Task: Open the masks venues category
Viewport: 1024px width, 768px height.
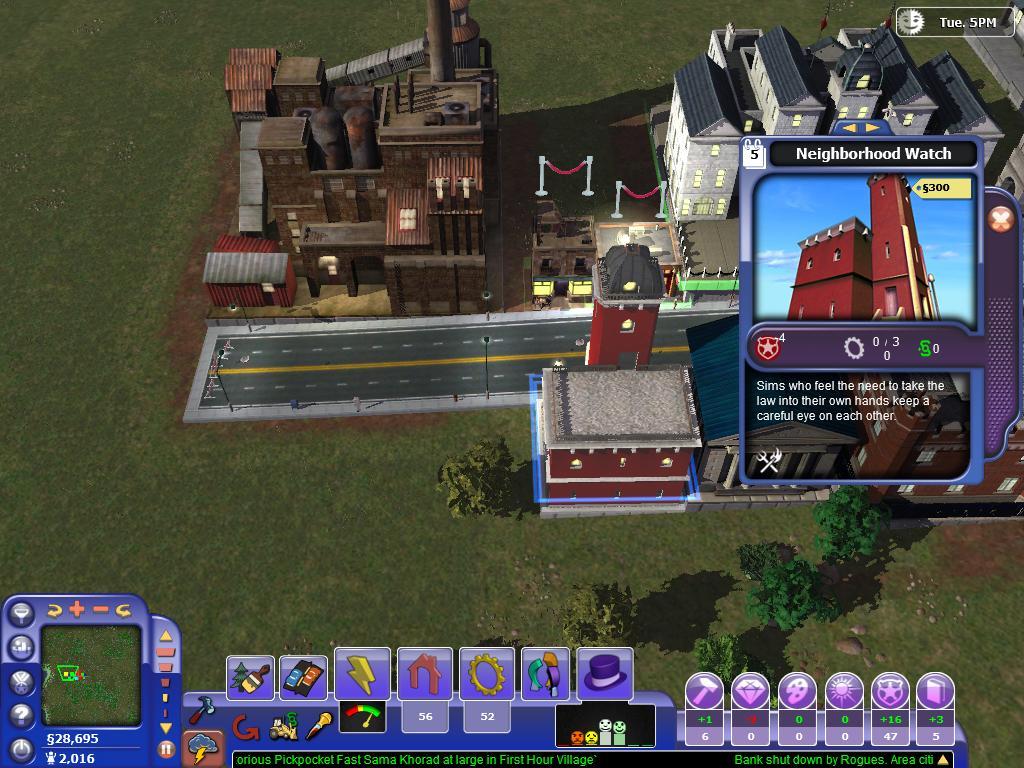Action: (x=545, y=674)
